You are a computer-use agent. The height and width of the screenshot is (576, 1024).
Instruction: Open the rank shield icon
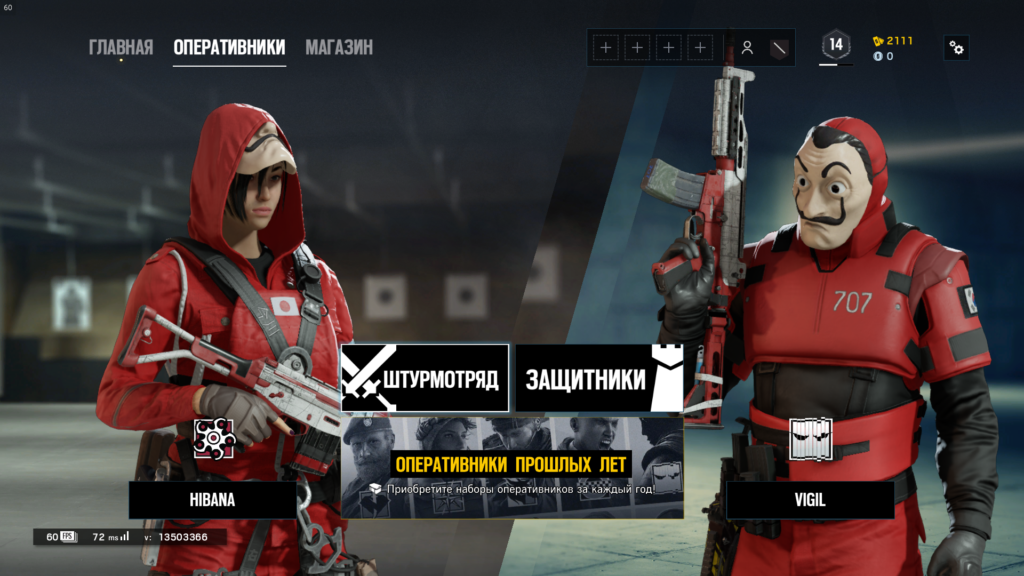click(780, 47)
